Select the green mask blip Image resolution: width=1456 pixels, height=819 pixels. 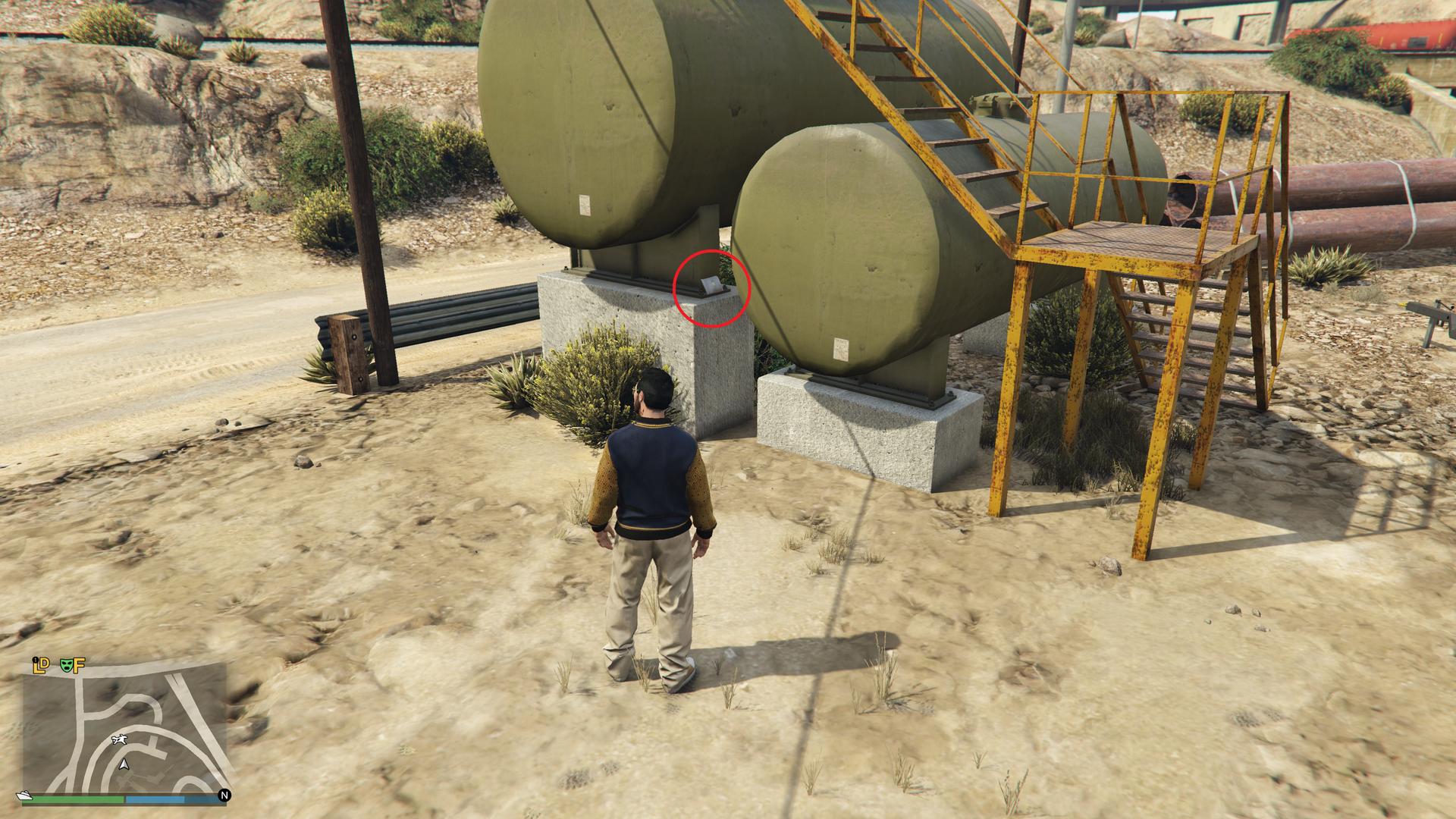(66, 665)
